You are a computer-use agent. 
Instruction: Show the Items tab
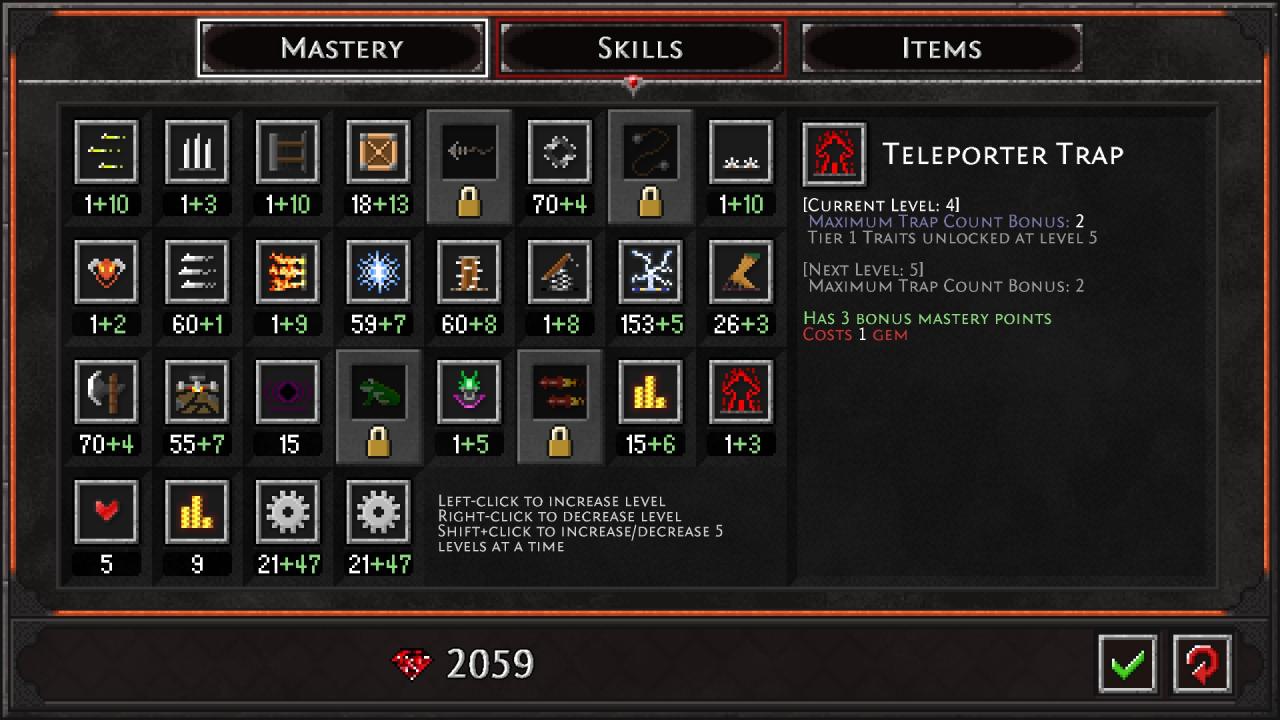pyautogui.click(x=941, y=48)
